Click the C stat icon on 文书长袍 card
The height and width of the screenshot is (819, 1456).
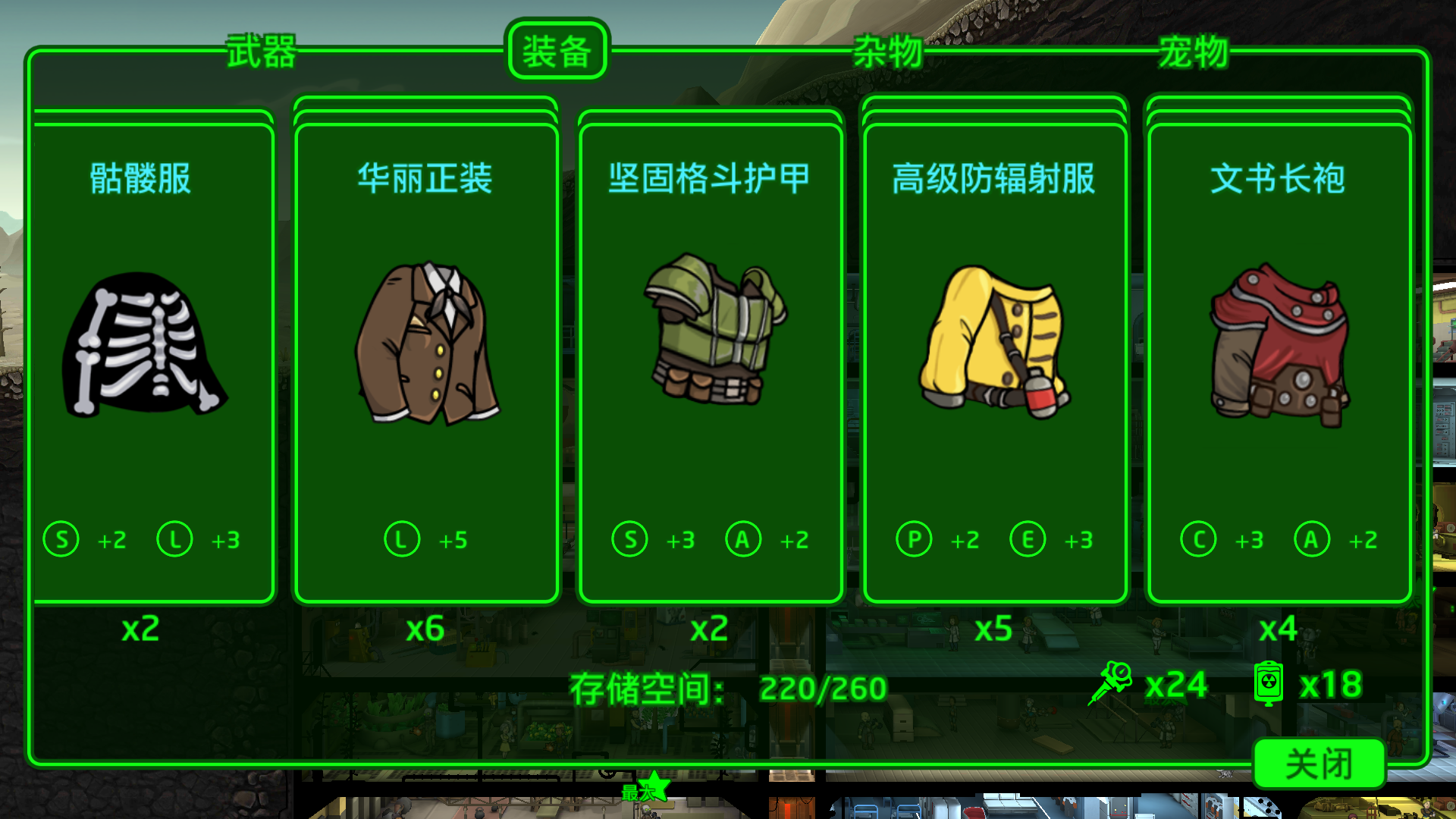(x=1198, y=540)
